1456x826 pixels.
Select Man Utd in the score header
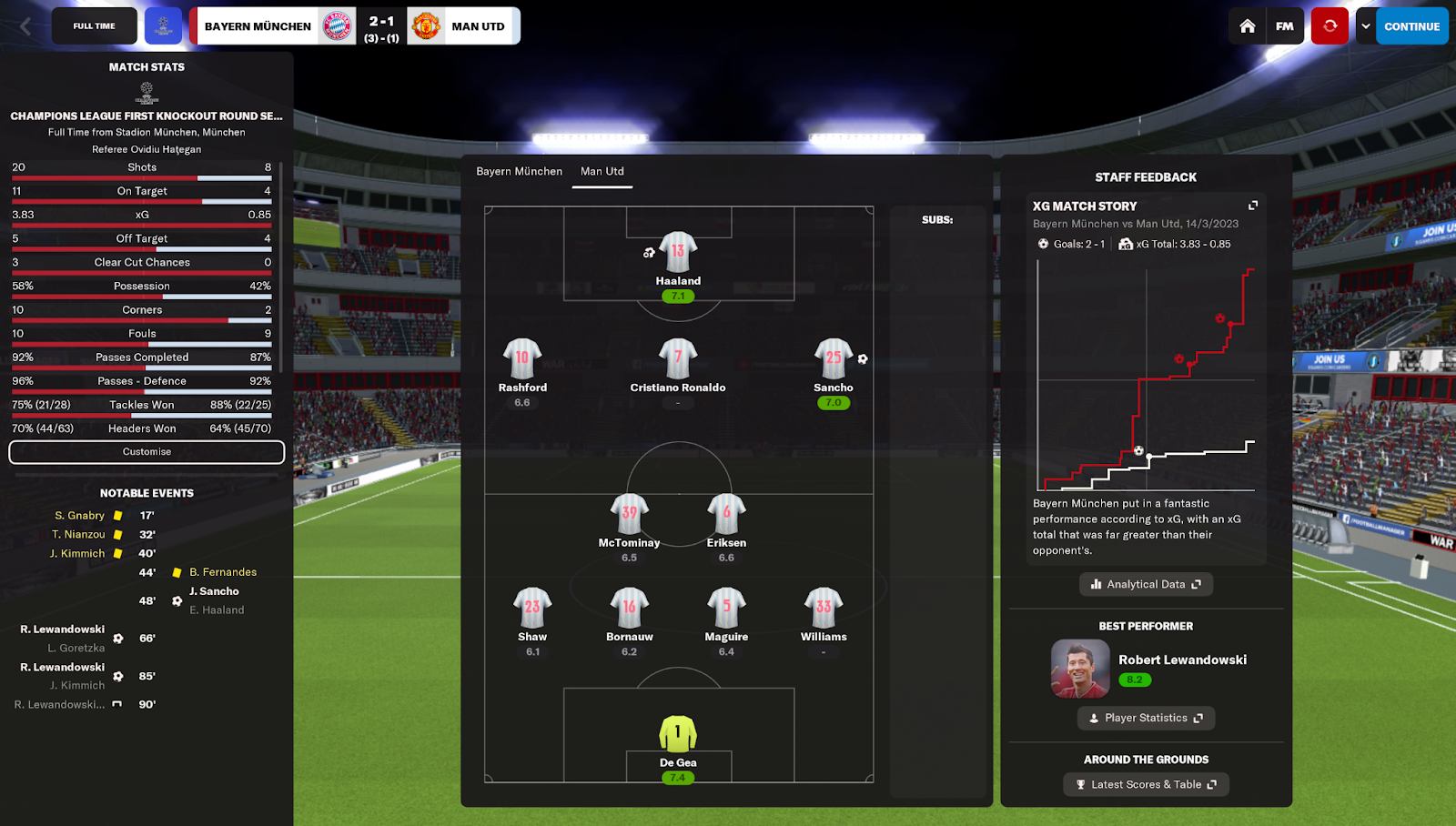pyautogui.click(x=477, y=26)
